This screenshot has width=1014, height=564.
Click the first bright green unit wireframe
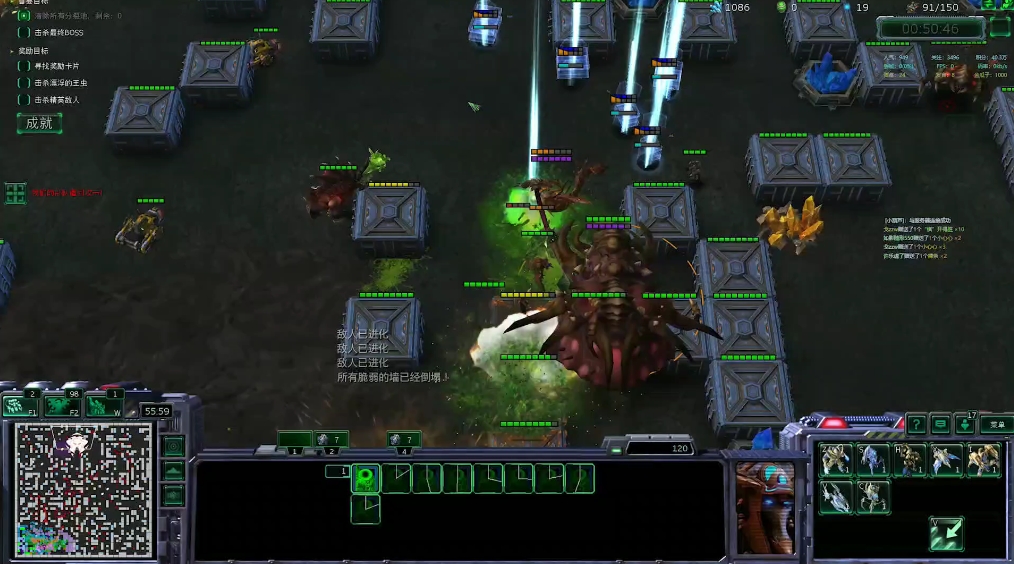click(x=366, y=478)
